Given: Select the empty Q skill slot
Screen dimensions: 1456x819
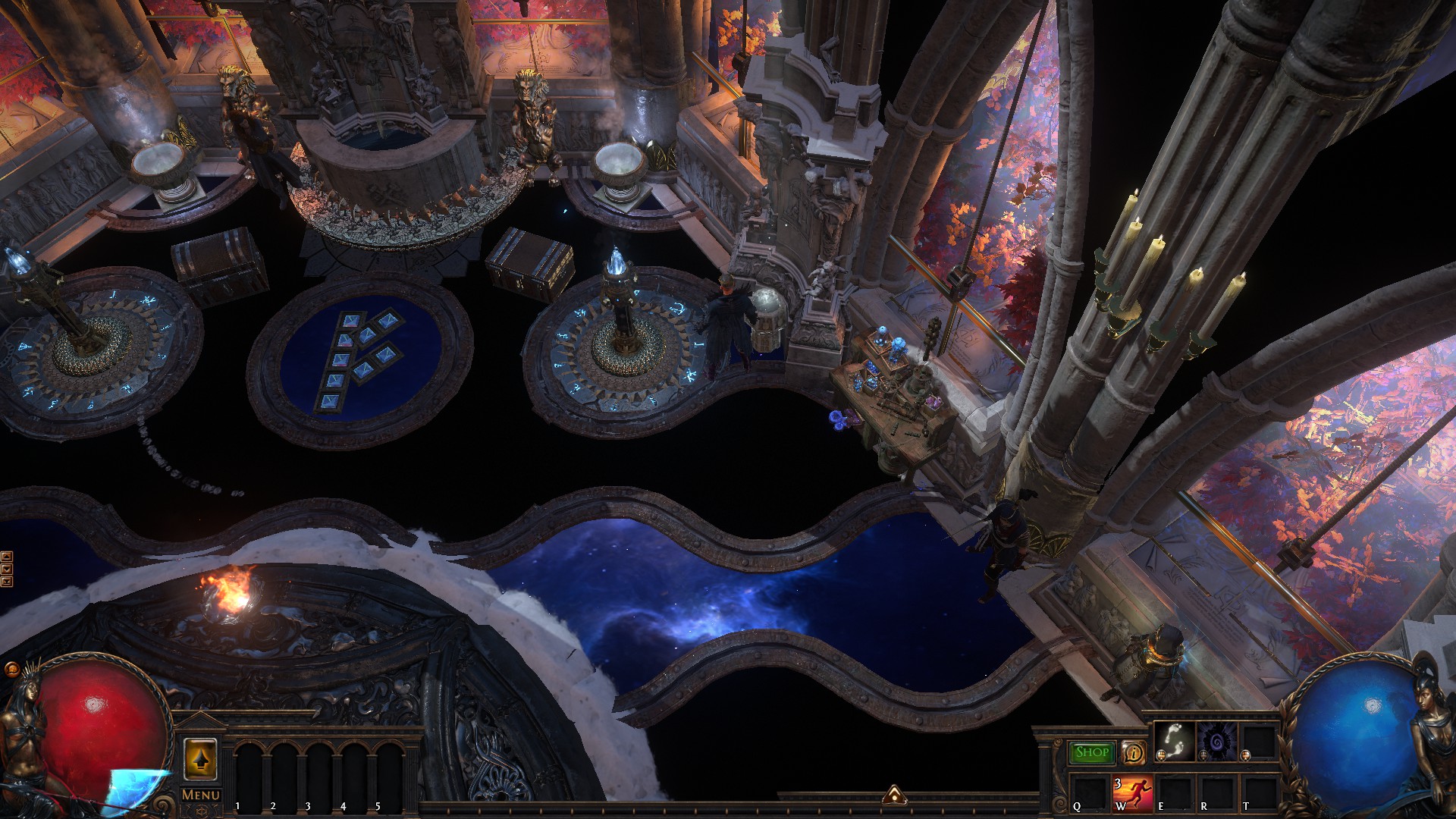Looking at the screenshot, I should [x=1089, y=792].
